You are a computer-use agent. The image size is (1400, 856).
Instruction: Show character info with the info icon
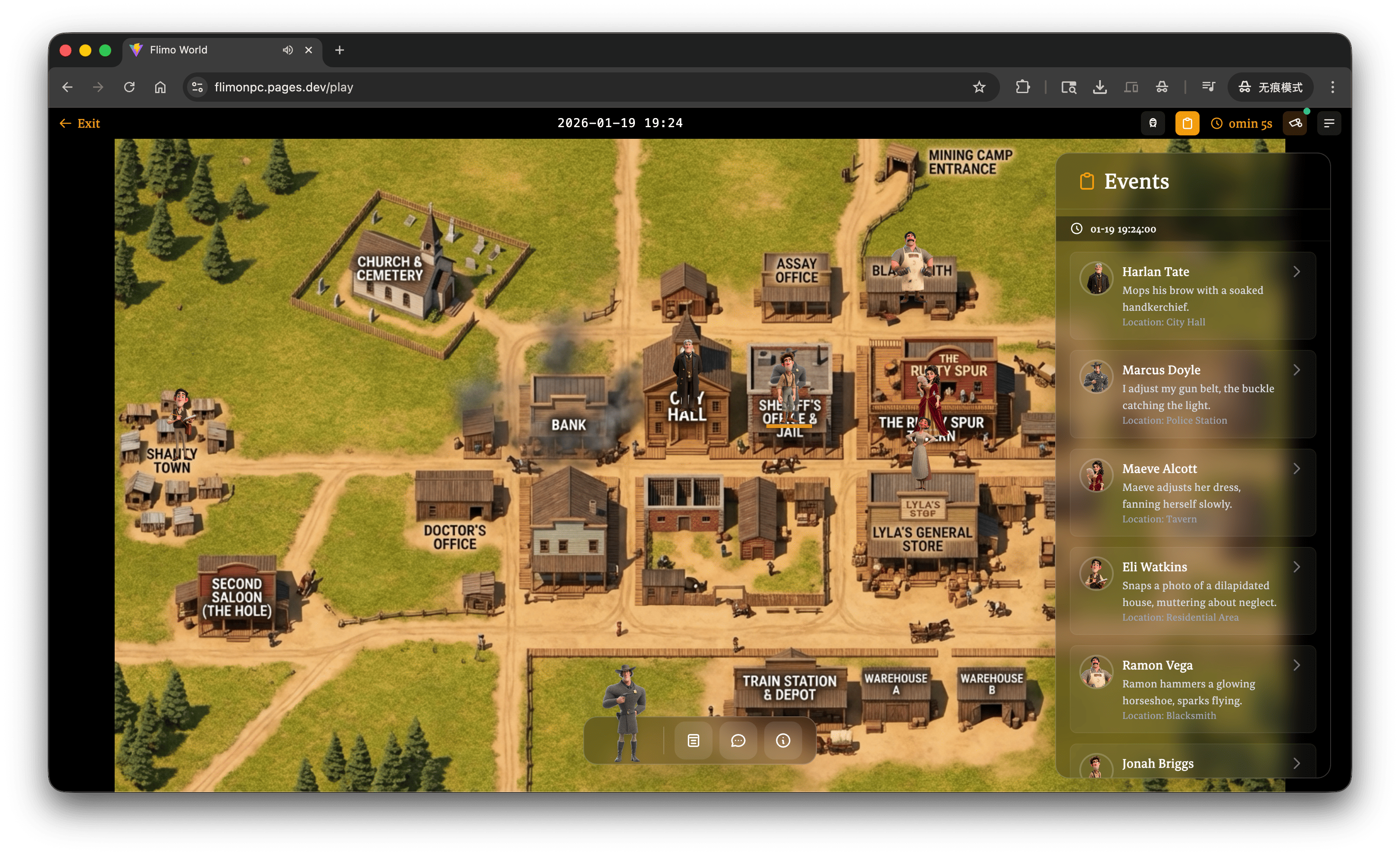click(x=783, y=740)
